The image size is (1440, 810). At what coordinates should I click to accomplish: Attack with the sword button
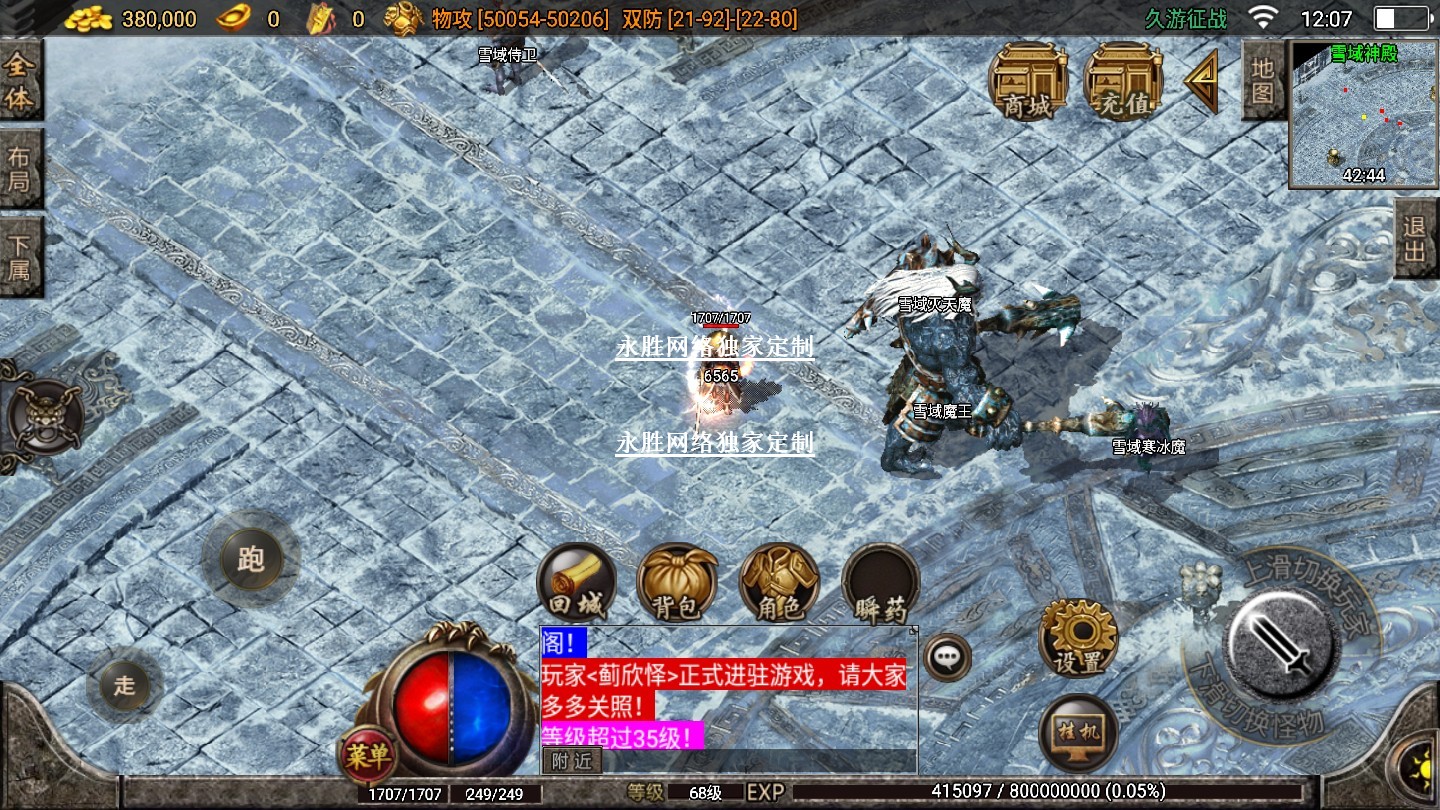tap(1282, 640)
